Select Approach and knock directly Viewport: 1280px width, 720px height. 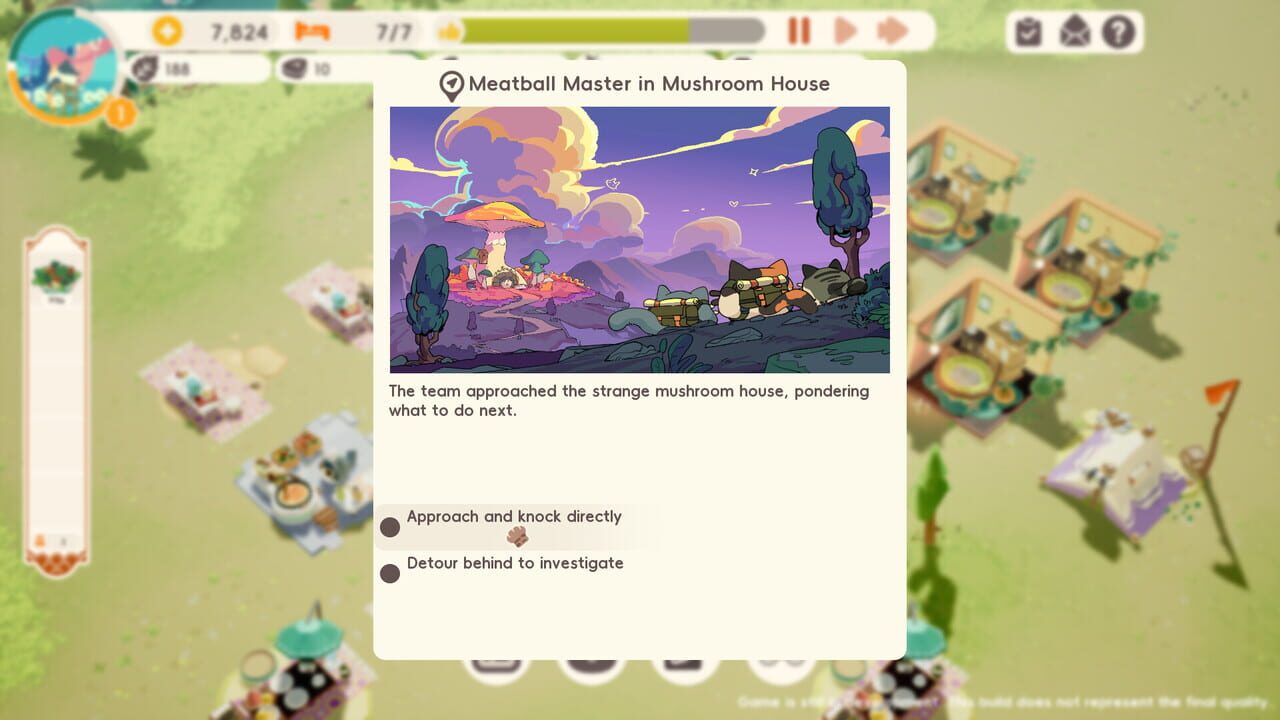coord(513,517)
